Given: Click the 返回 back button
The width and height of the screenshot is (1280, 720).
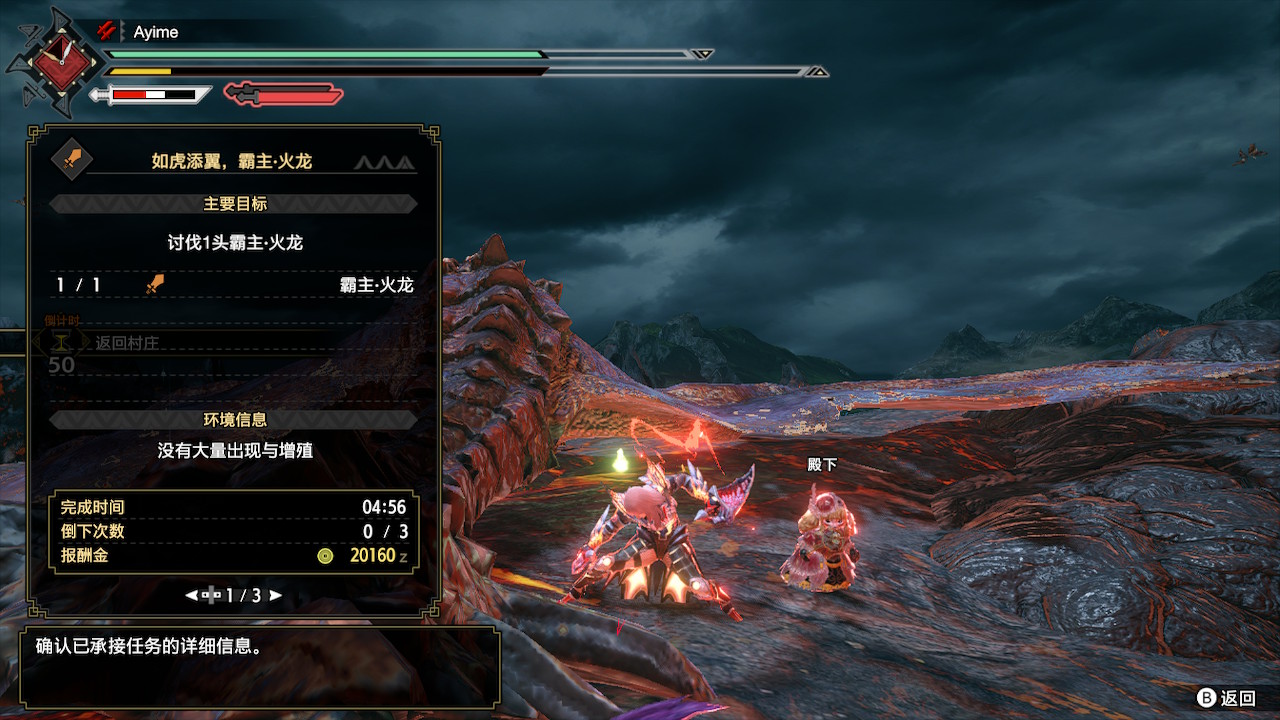Looking at the screenshot, I should tap(1227, 698).
